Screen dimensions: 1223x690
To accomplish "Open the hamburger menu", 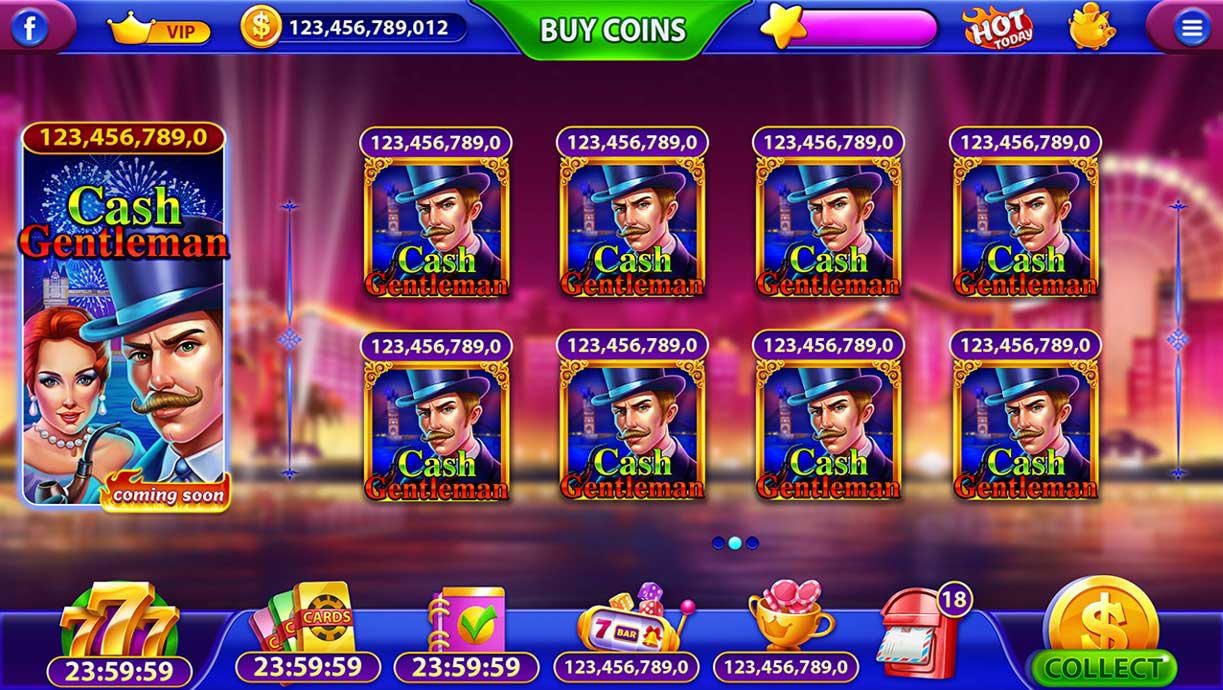I will point(1191,28).
